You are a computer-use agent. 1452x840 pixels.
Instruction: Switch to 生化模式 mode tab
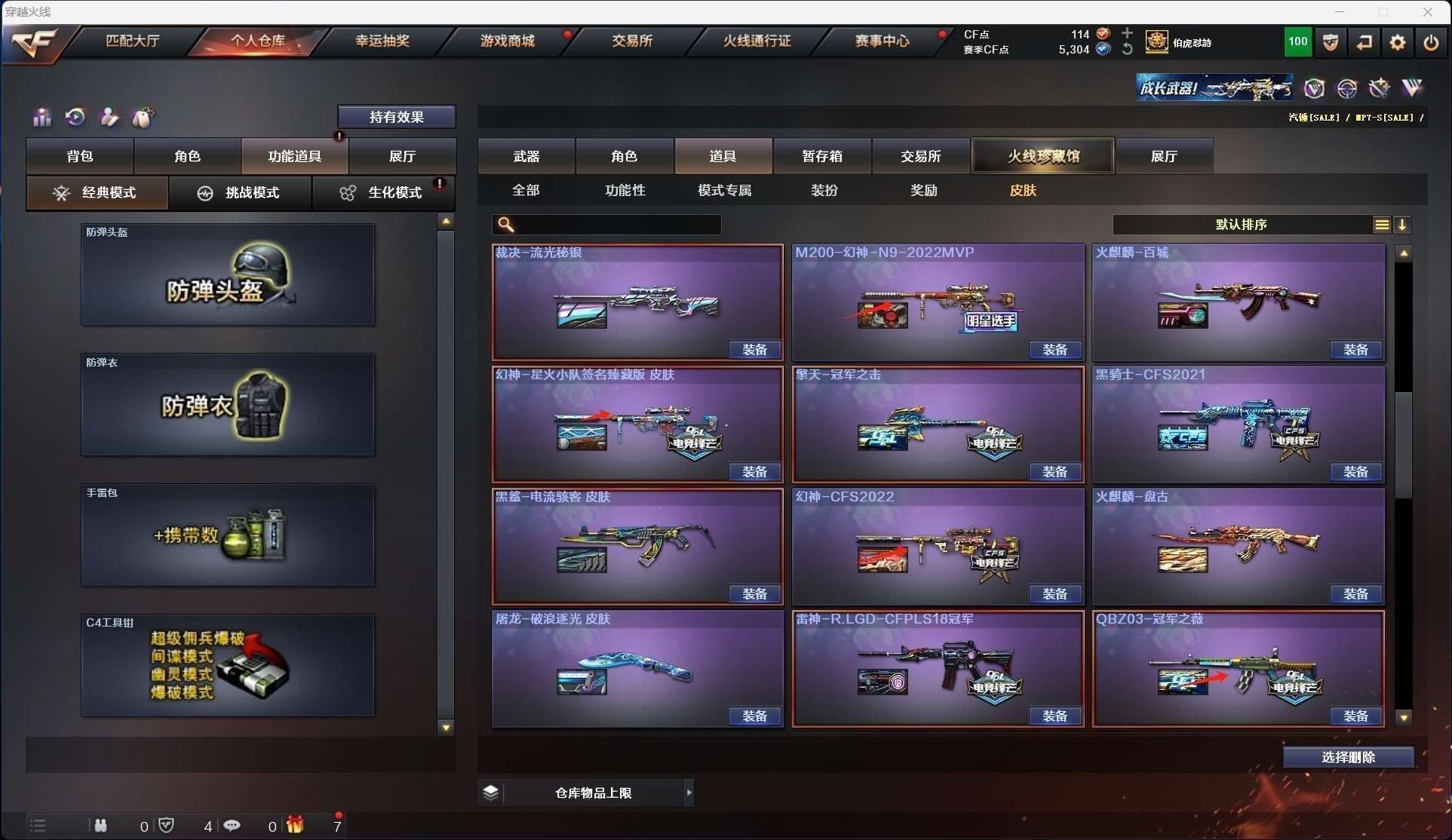point(383,193)
